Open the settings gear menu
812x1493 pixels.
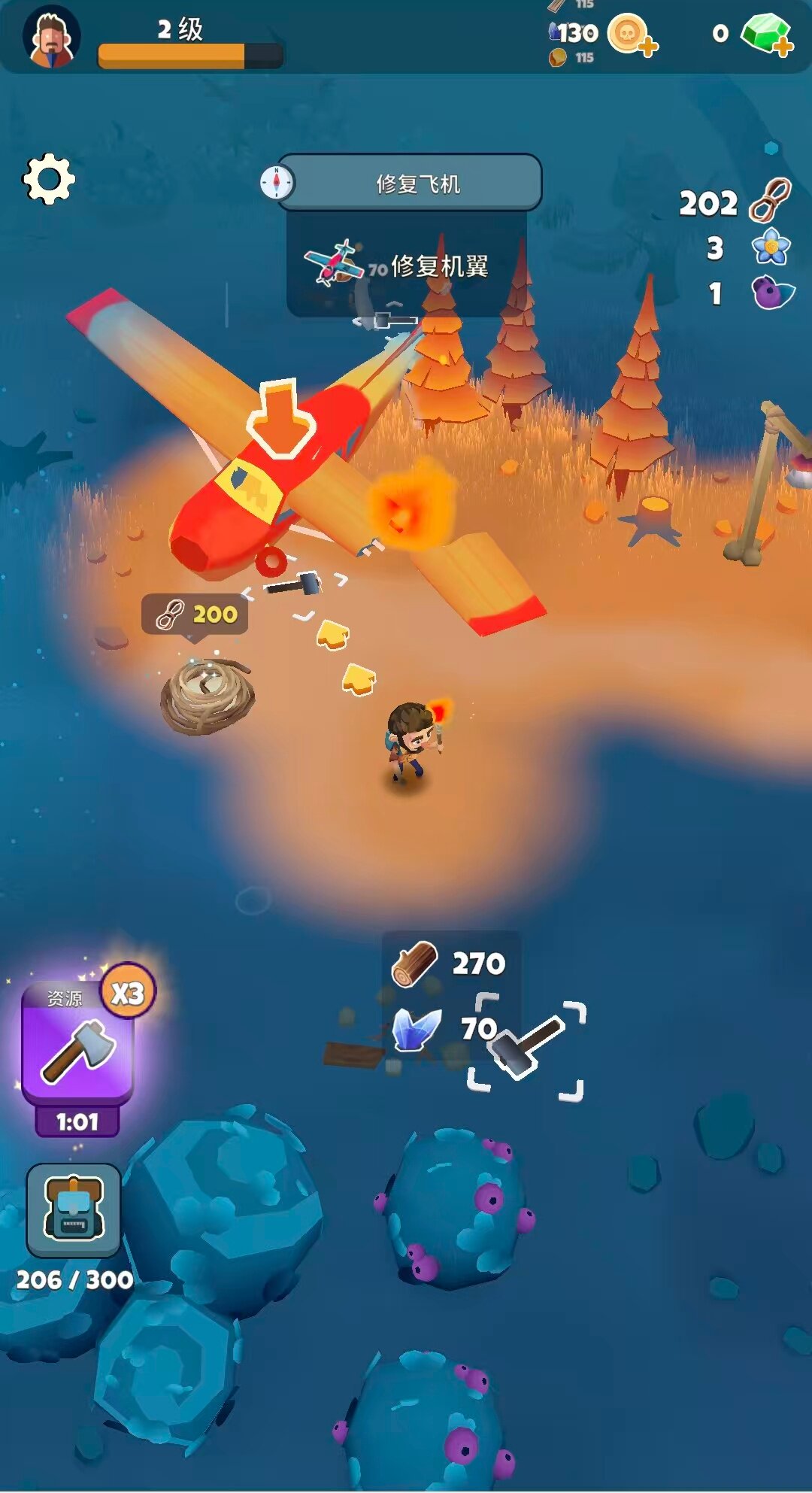coord(49,179)
